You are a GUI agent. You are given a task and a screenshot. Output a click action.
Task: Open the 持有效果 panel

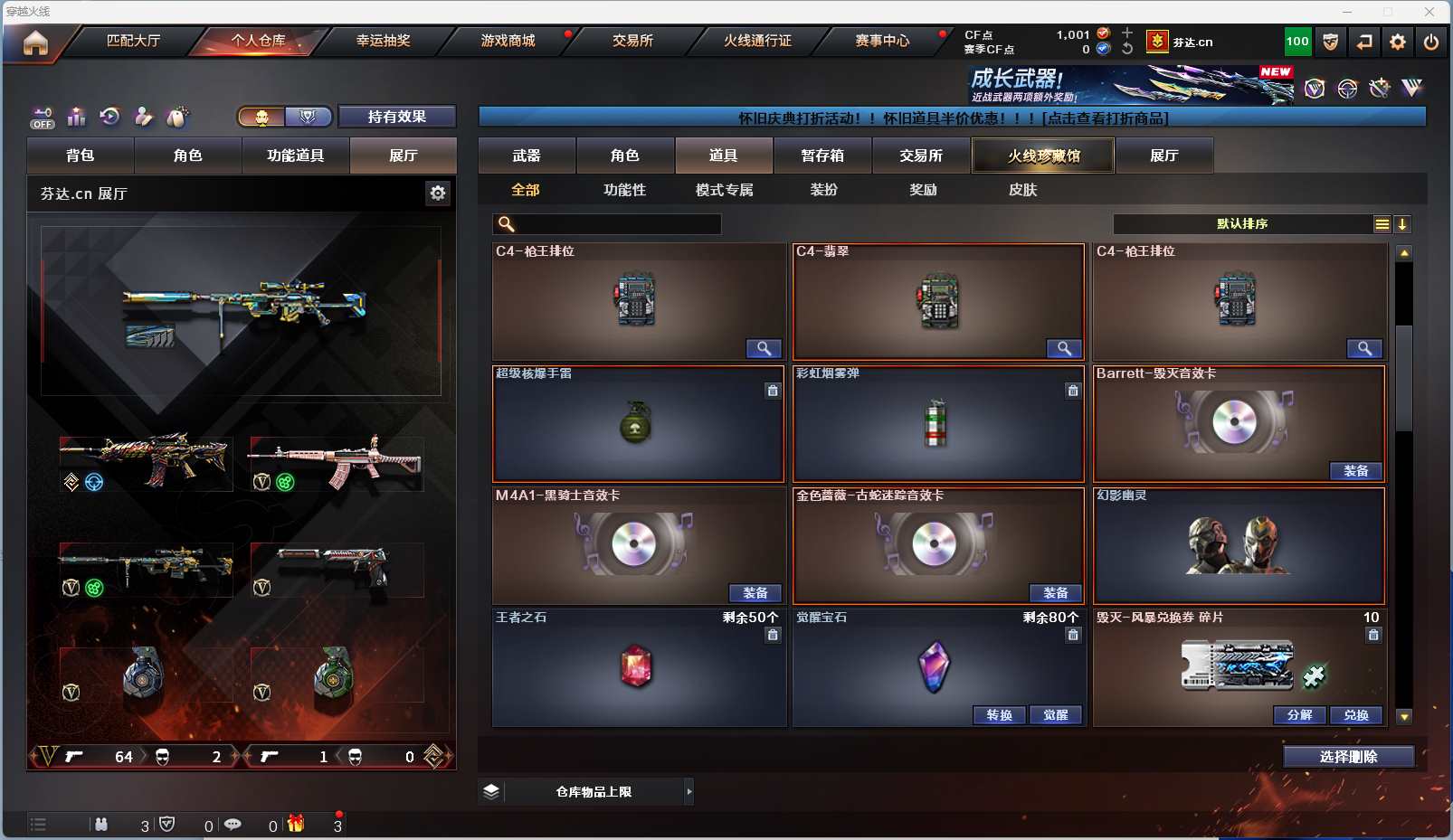396,117
